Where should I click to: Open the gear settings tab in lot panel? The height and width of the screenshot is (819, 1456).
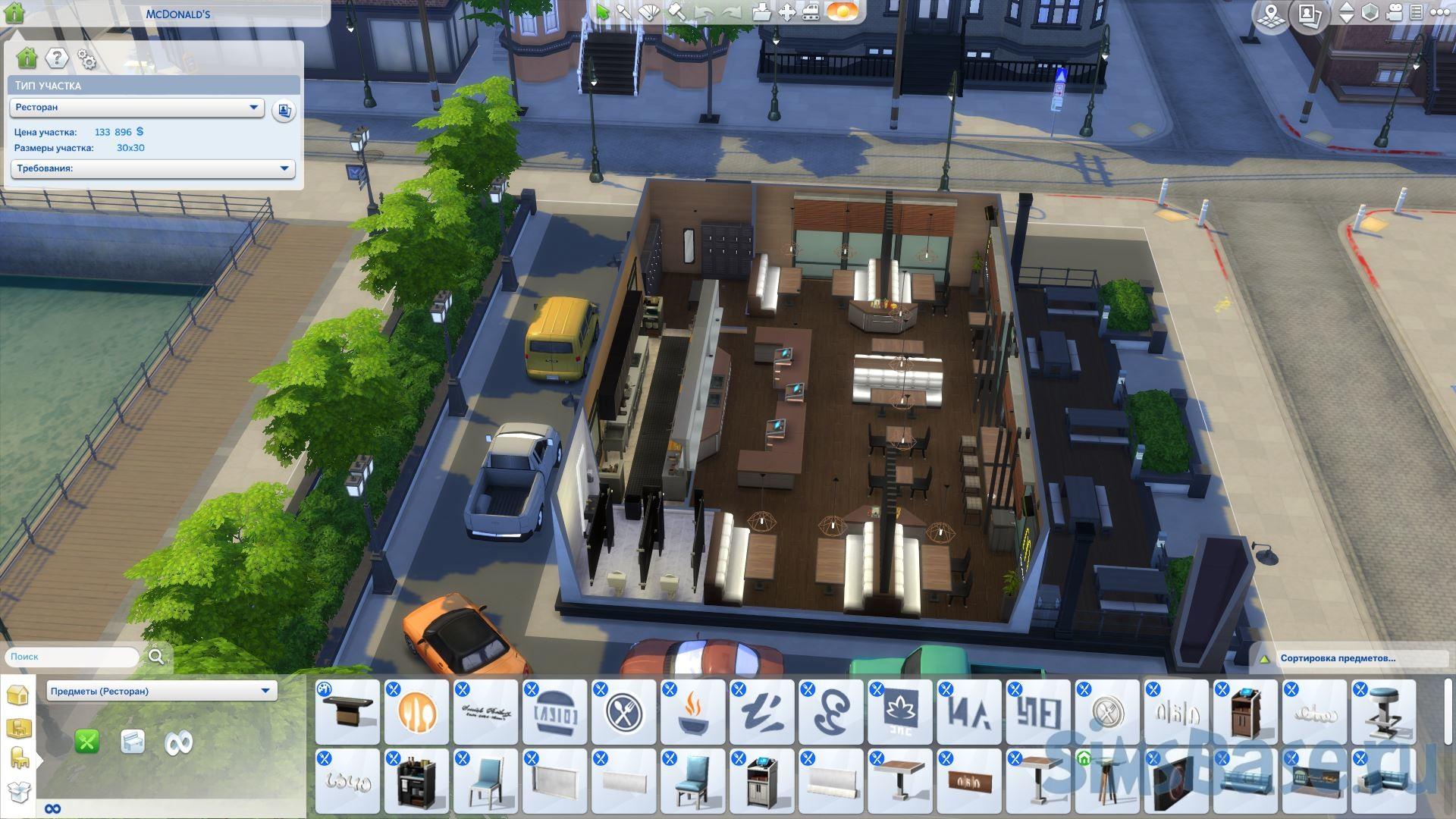(87, 60)
